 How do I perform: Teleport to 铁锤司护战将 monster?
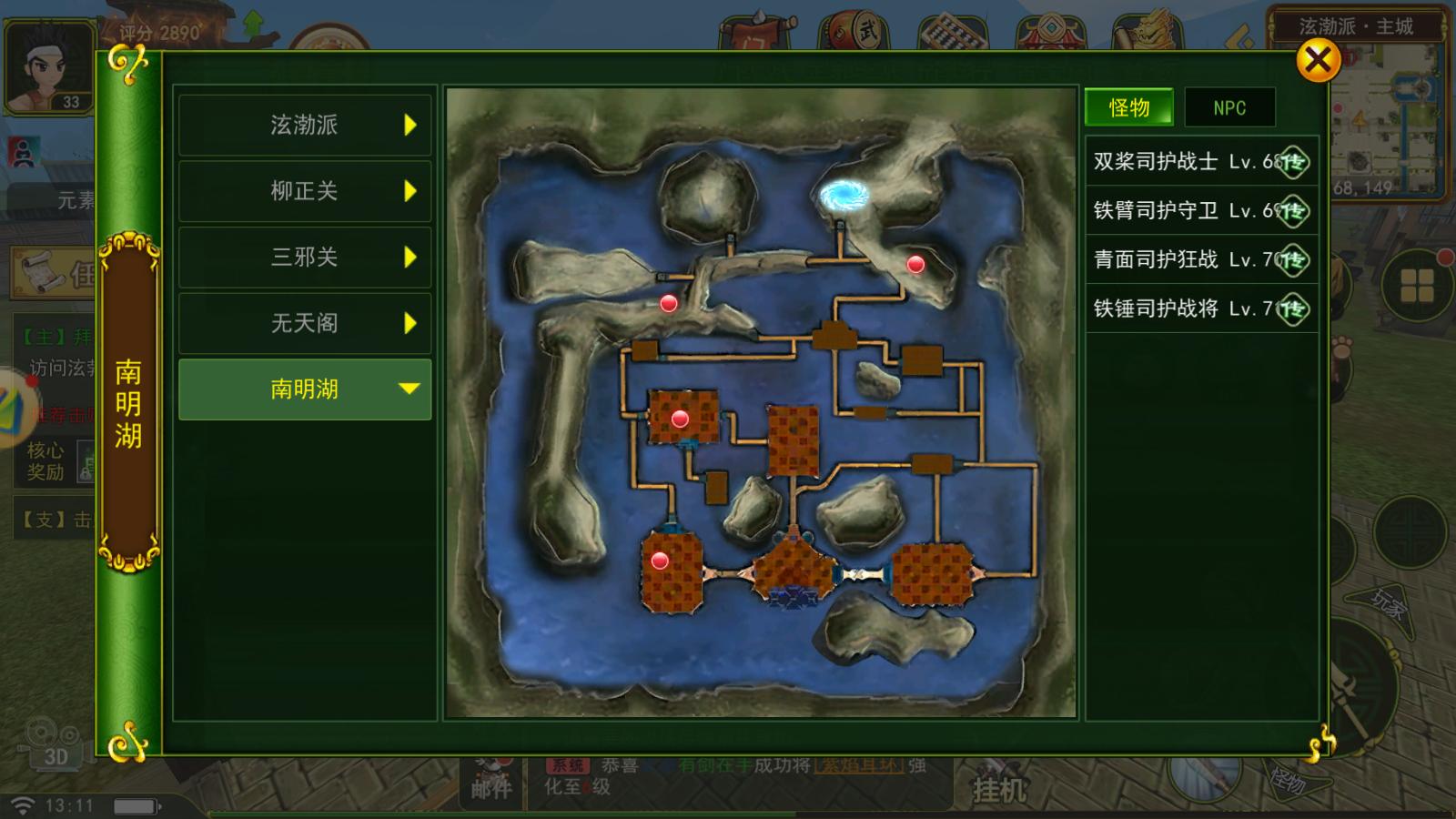pos(1291,309)
